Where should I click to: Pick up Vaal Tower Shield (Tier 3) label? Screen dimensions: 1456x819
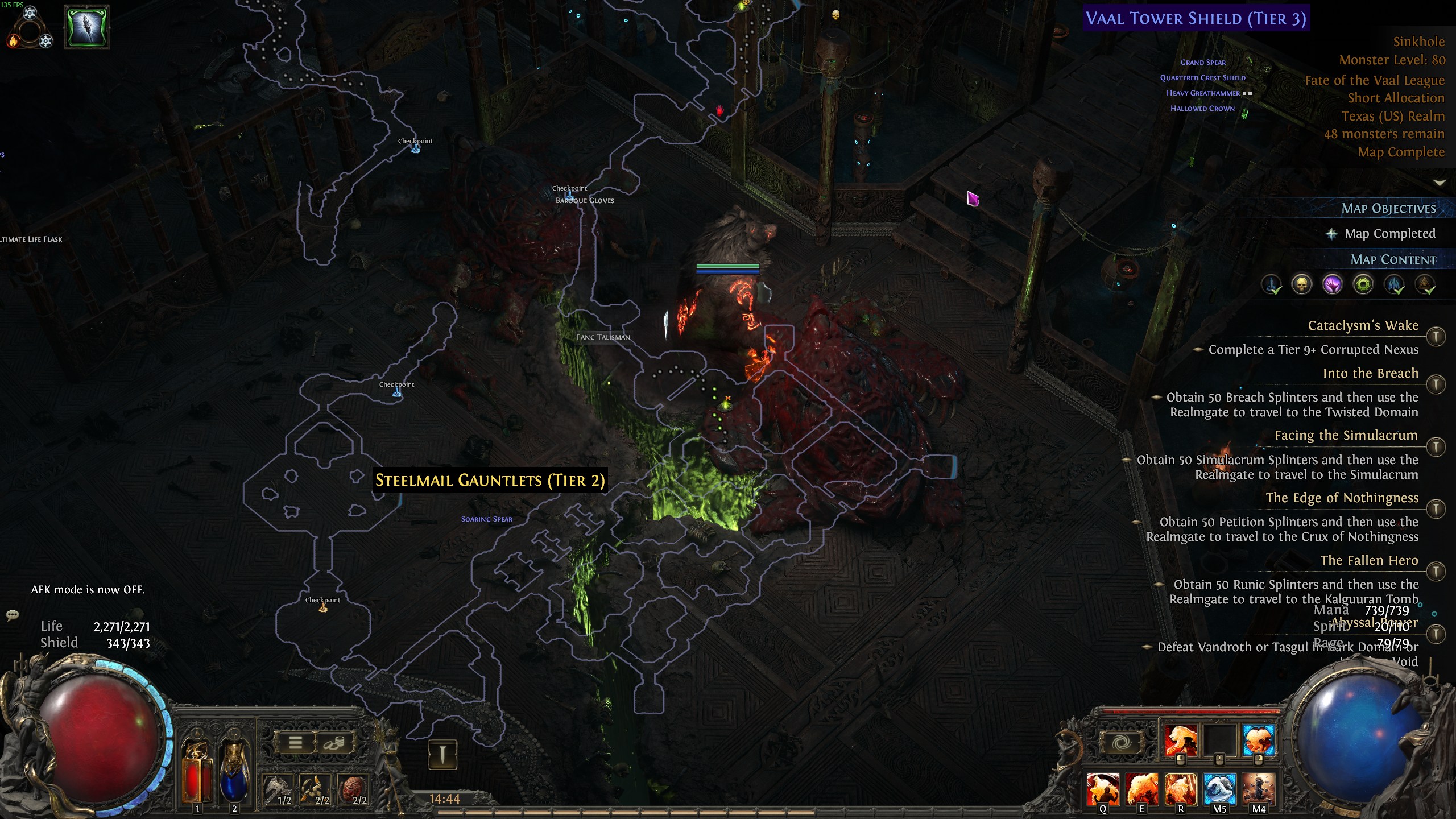click(1196, 18)
